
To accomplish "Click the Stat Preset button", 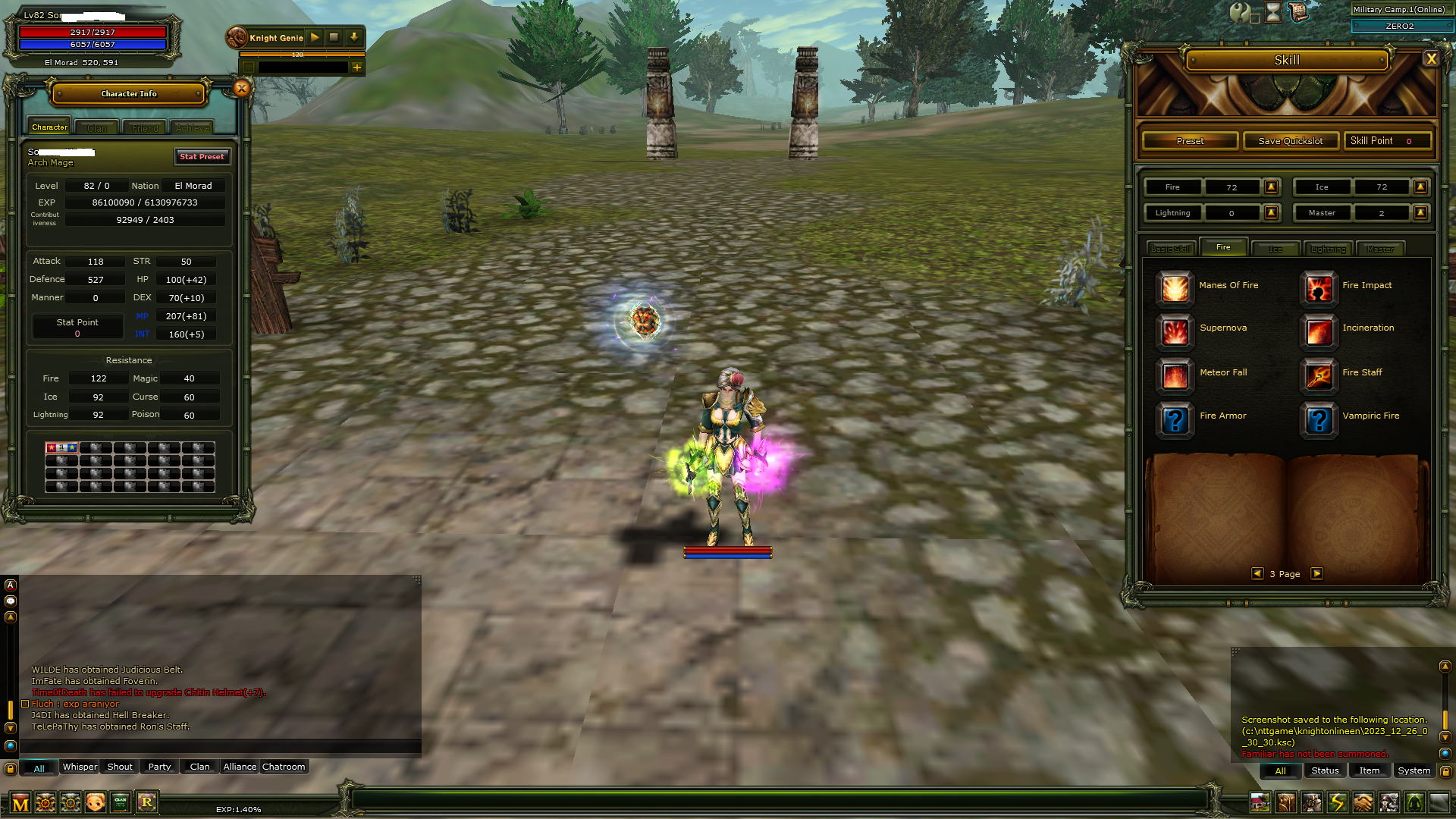I will [x=202, y=157].
